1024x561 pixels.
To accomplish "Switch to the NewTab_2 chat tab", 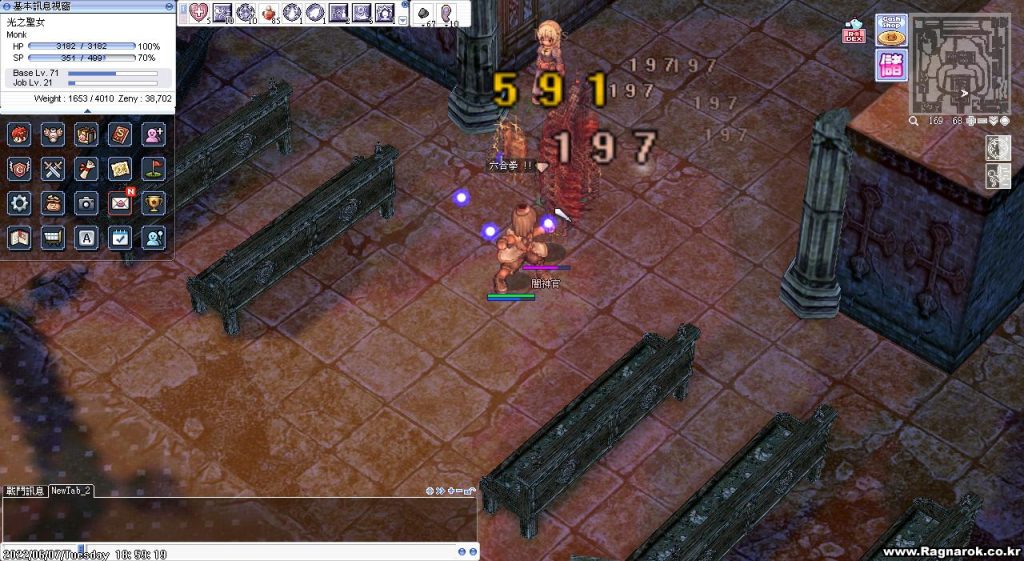I will (72, 491).
